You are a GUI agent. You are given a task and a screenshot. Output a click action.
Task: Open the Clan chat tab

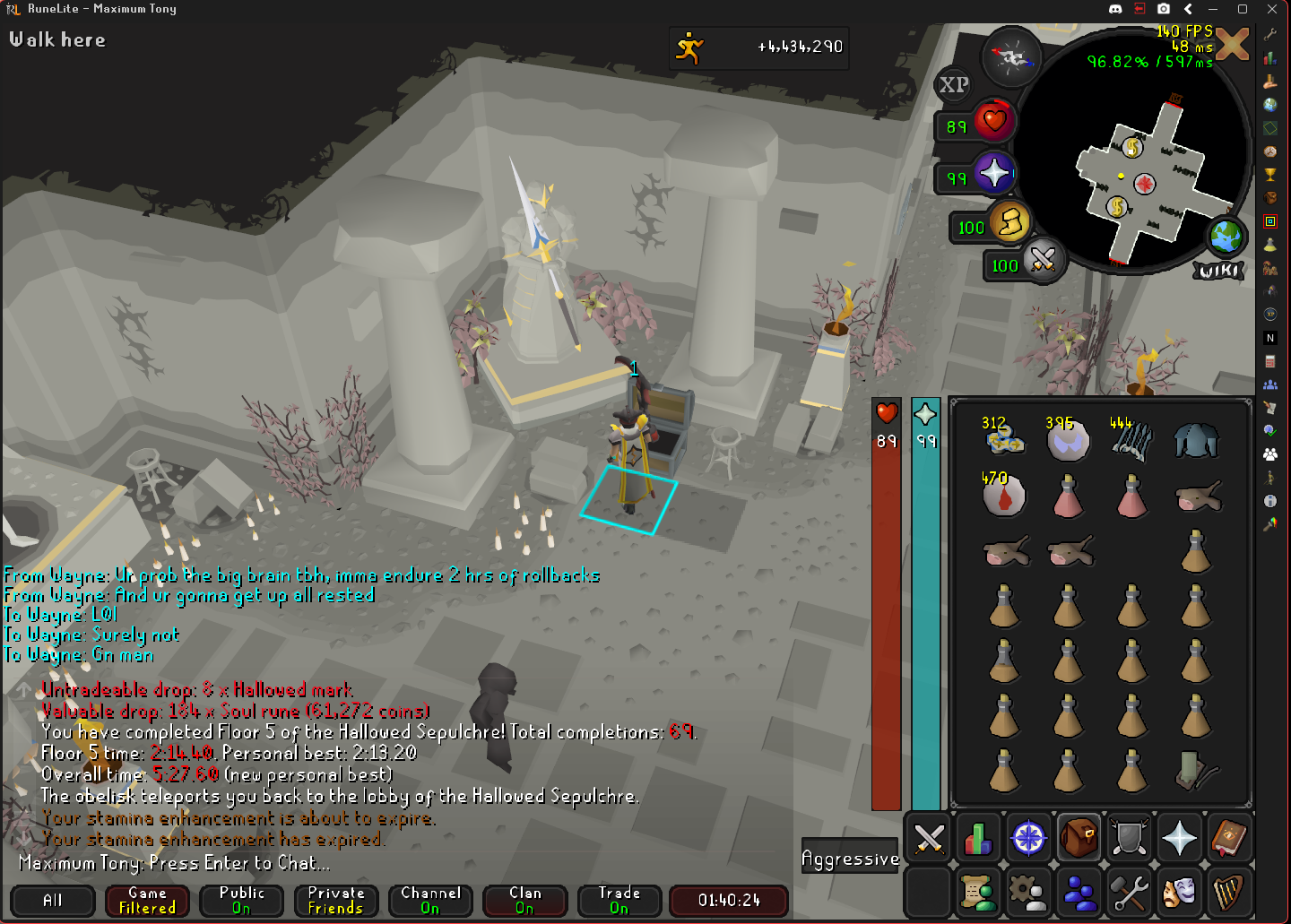[x=525, y=901]
